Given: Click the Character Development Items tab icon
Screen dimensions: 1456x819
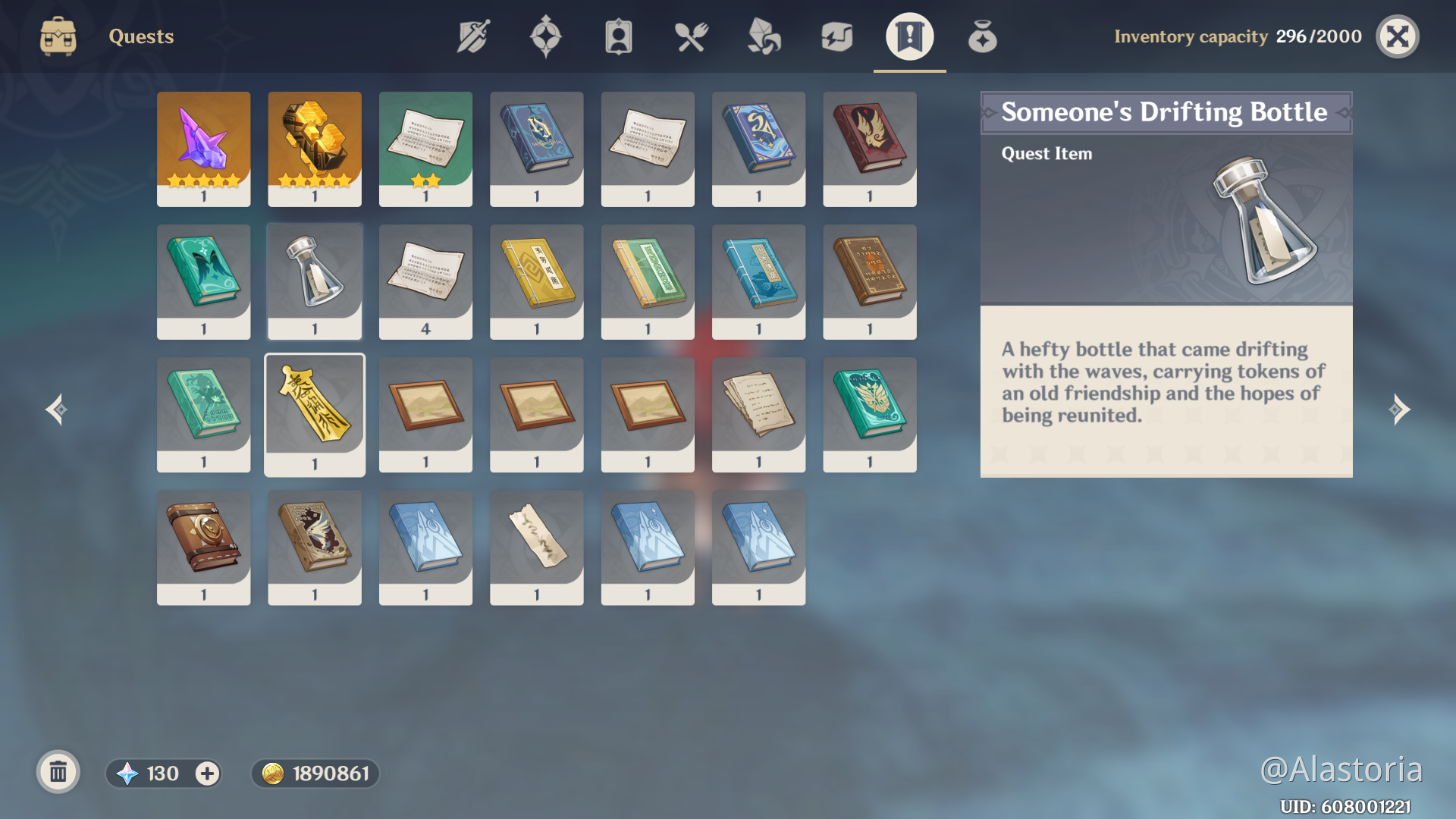Looking at the screenshot, I should (618, 36).
